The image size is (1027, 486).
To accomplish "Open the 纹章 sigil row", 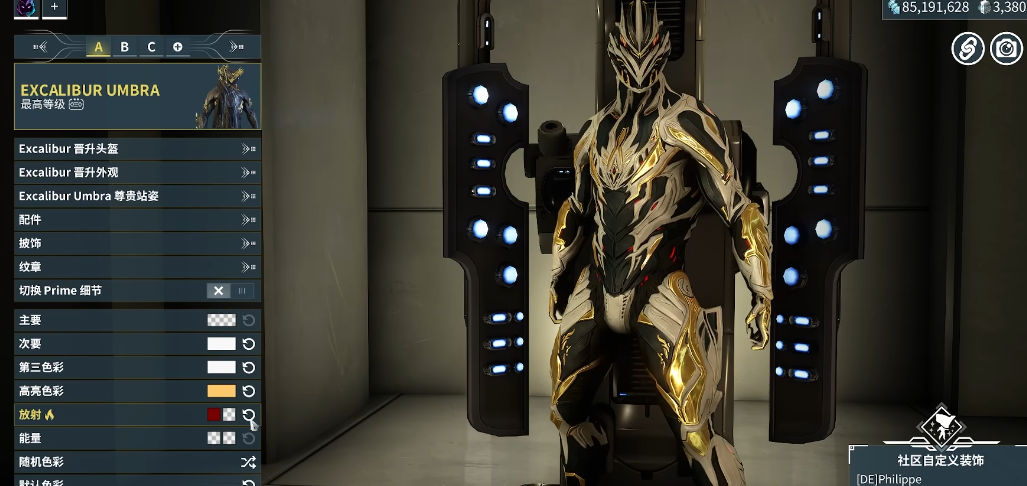I will (137, 267).
